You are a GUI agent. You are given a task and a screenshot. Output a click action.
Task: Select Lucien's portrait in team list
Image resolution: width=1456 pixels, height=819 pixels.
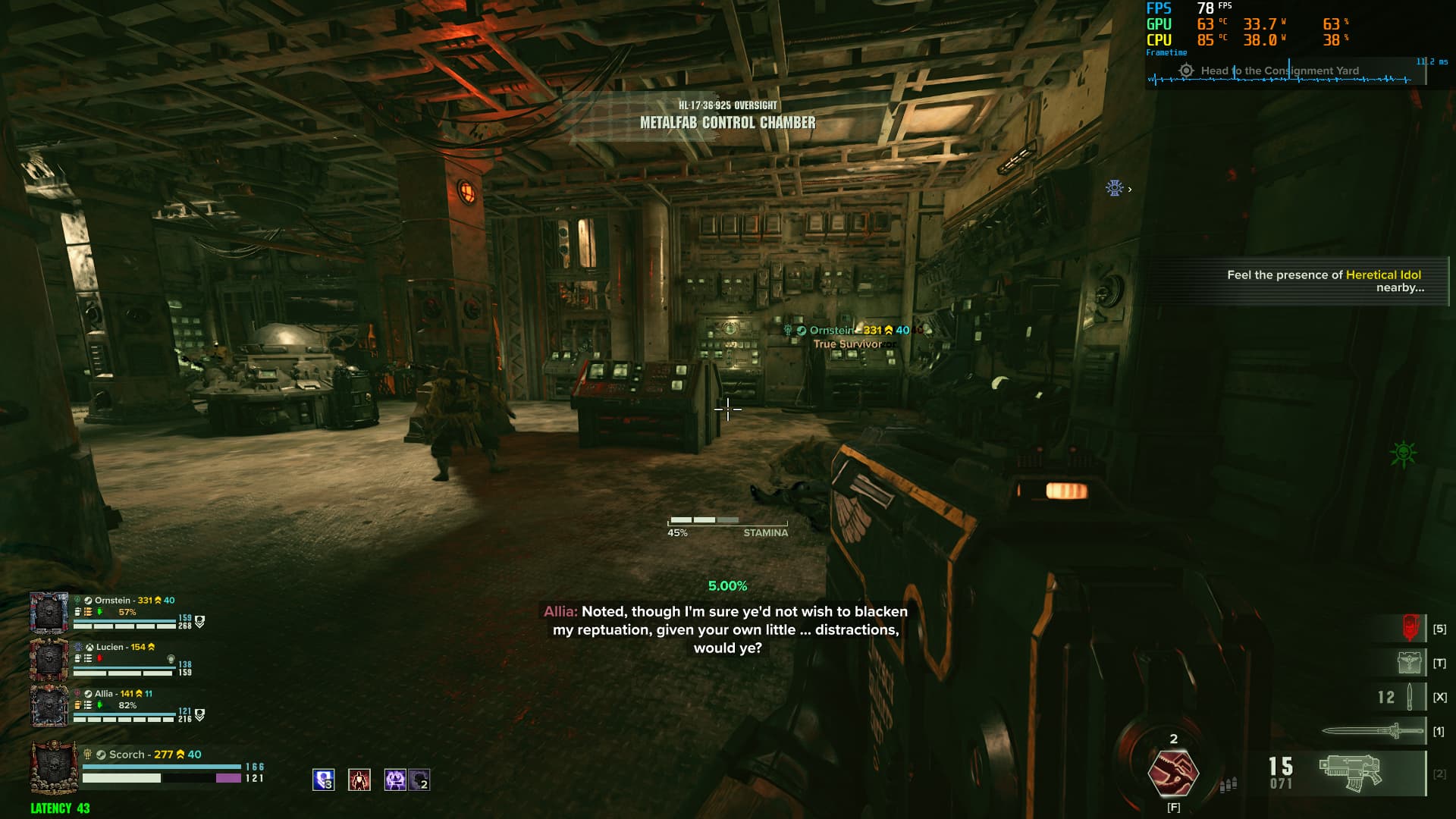[49, 659]
